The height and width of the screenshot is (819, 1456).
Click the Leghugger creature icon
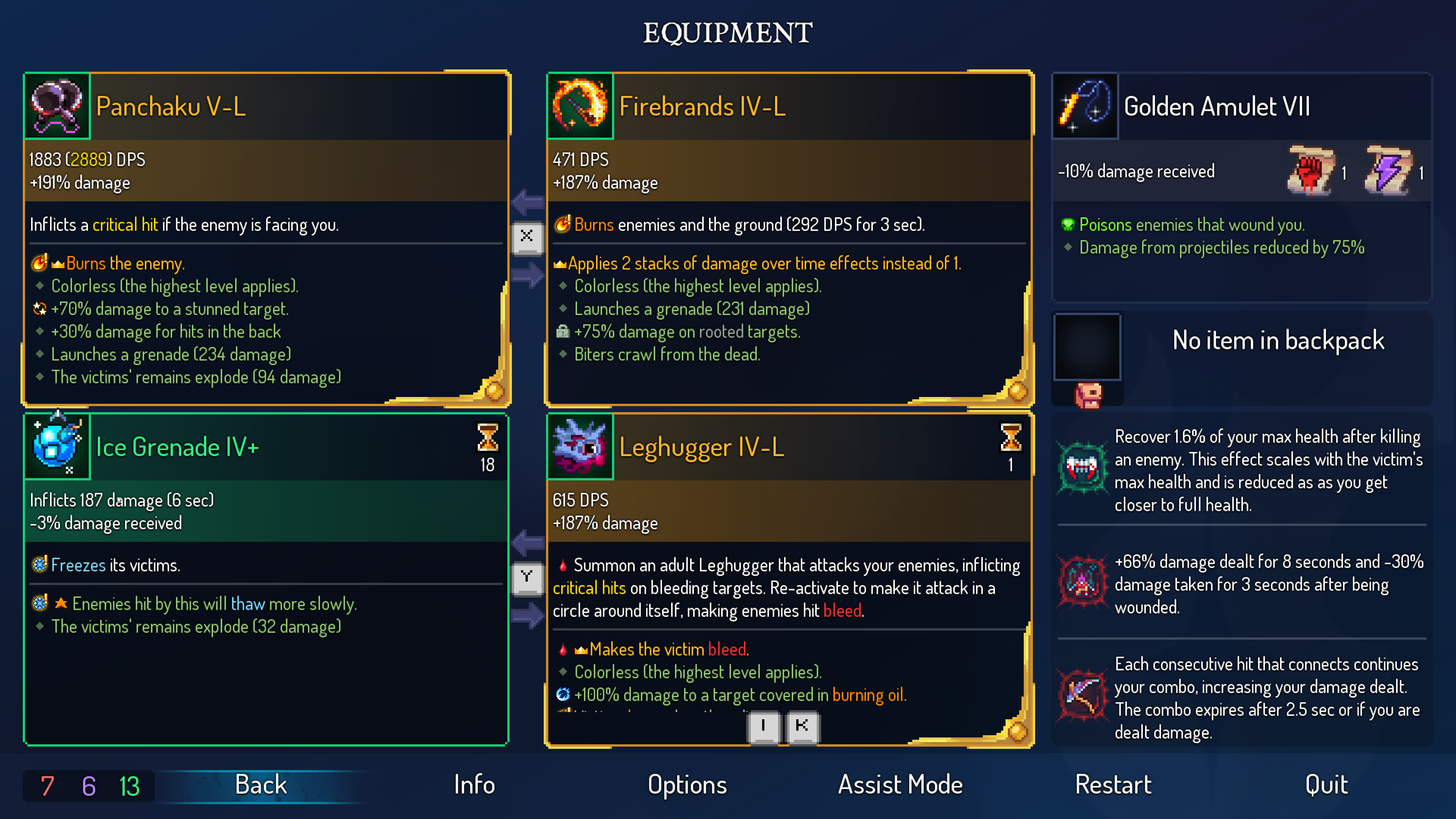pos(580,447)
